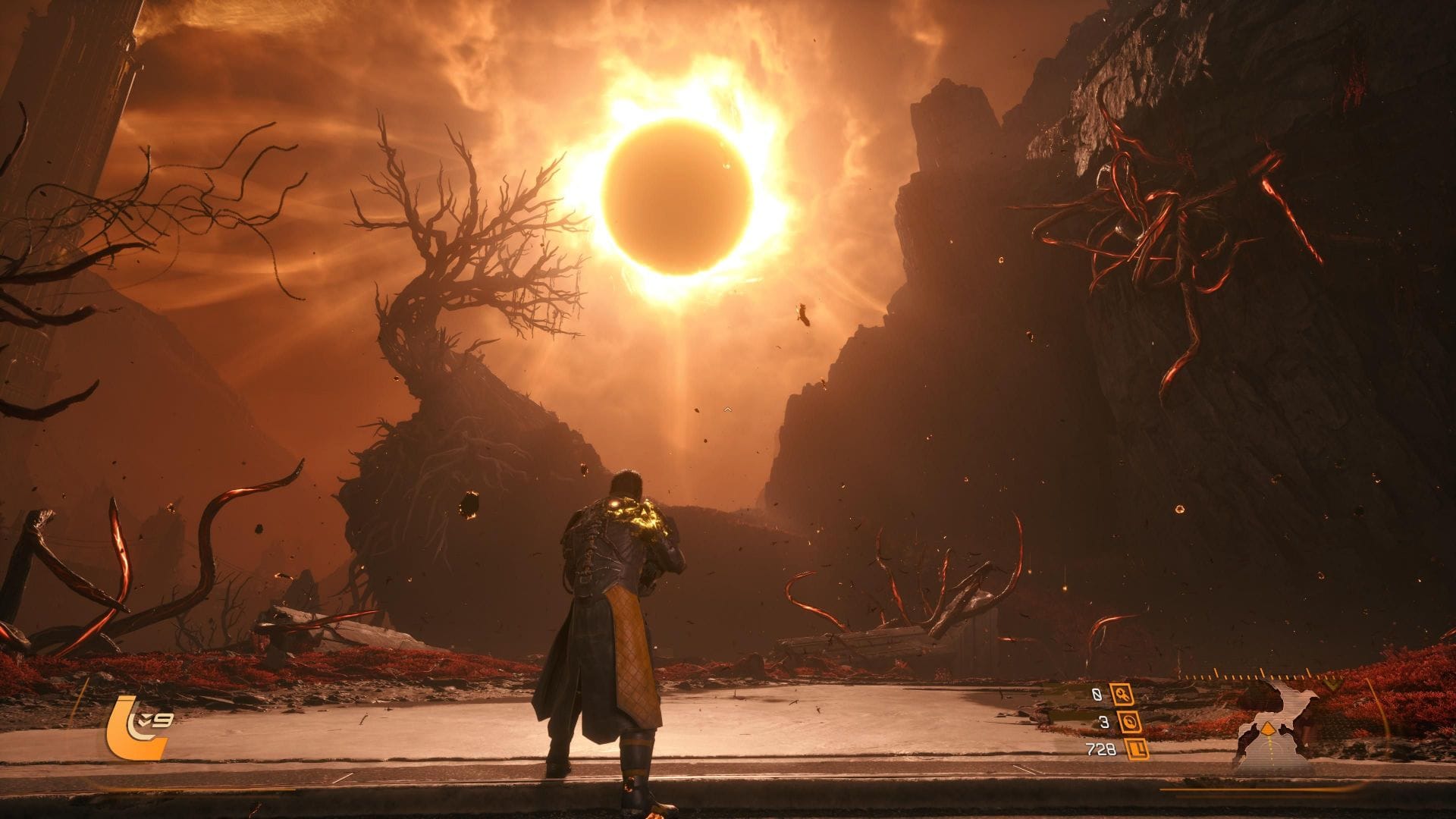Click the 0 counter value

[x=1097, y=695]
